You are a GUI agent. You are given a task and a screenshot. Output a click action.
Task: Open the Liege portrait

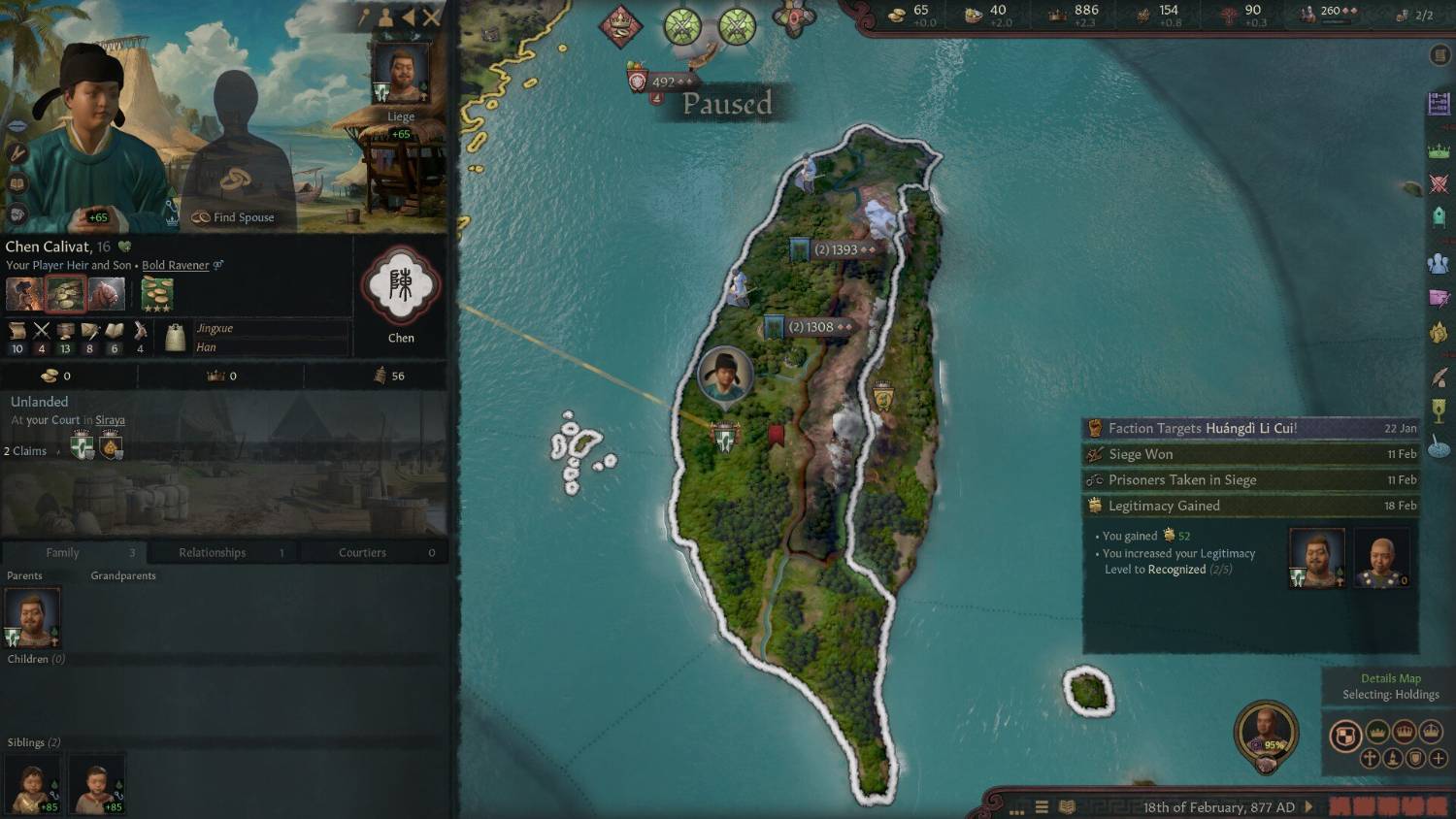401,75
